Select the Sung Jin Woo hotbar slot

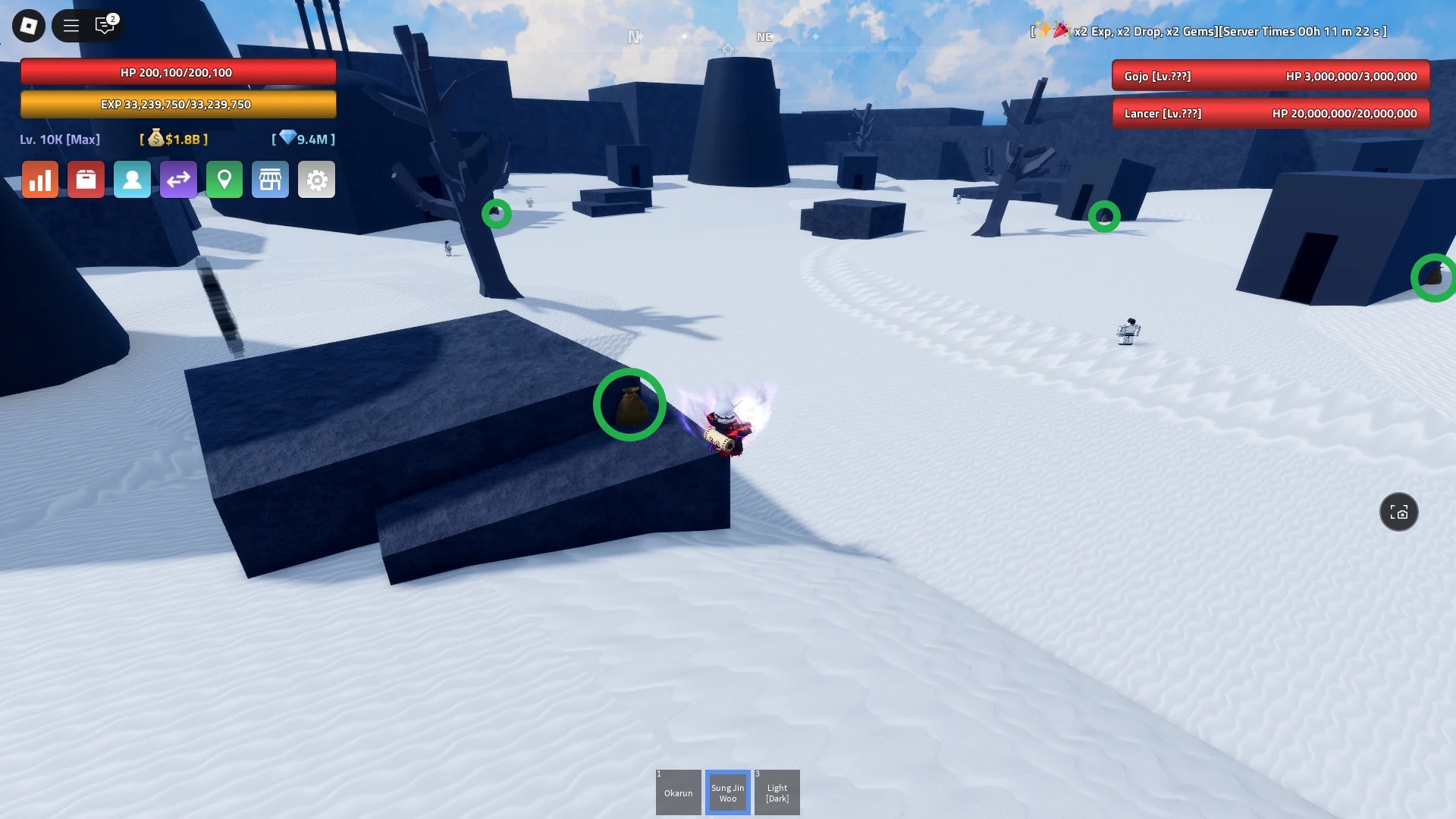(x=727, y=792)
